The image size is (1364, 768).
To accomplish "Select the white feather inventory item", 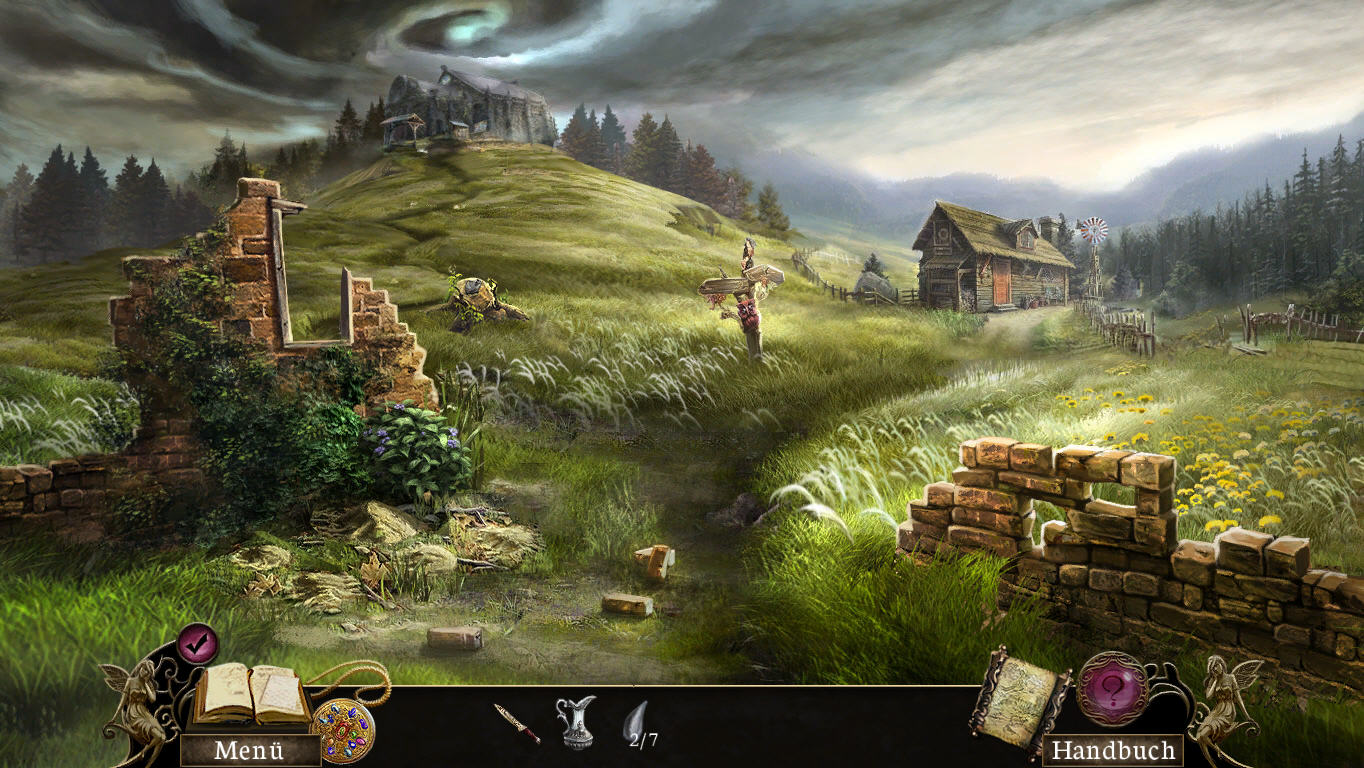I will point(636,720).
